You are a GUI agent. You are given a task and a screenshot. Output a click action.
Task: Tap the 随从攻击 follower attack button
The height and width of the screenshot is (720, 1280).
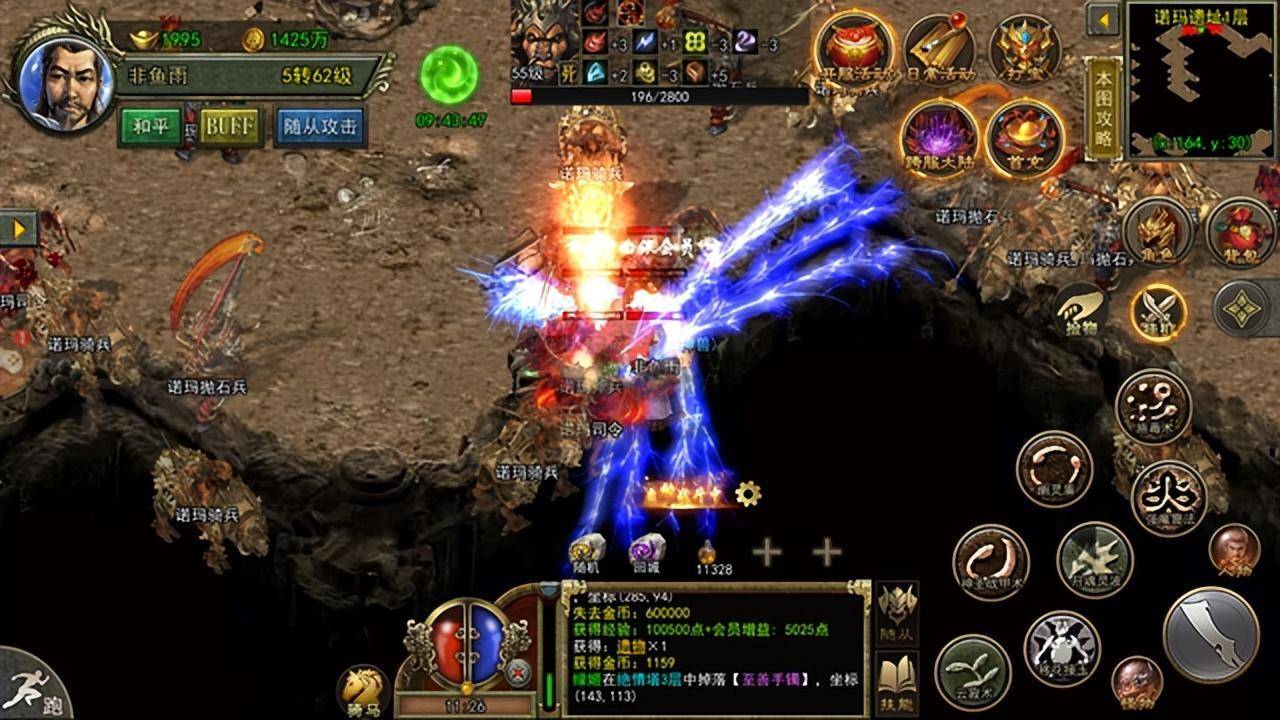pos(319,126)
